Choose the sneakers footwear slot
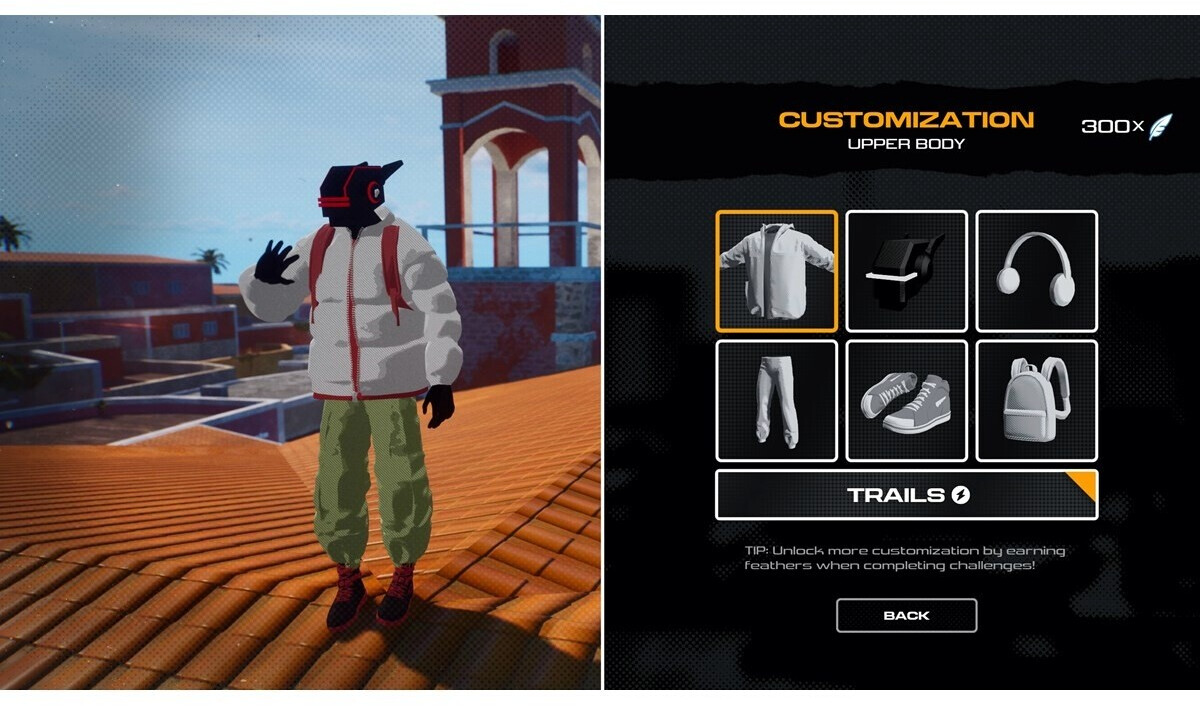The image size is (1200, 706). (x=907, y=401)
